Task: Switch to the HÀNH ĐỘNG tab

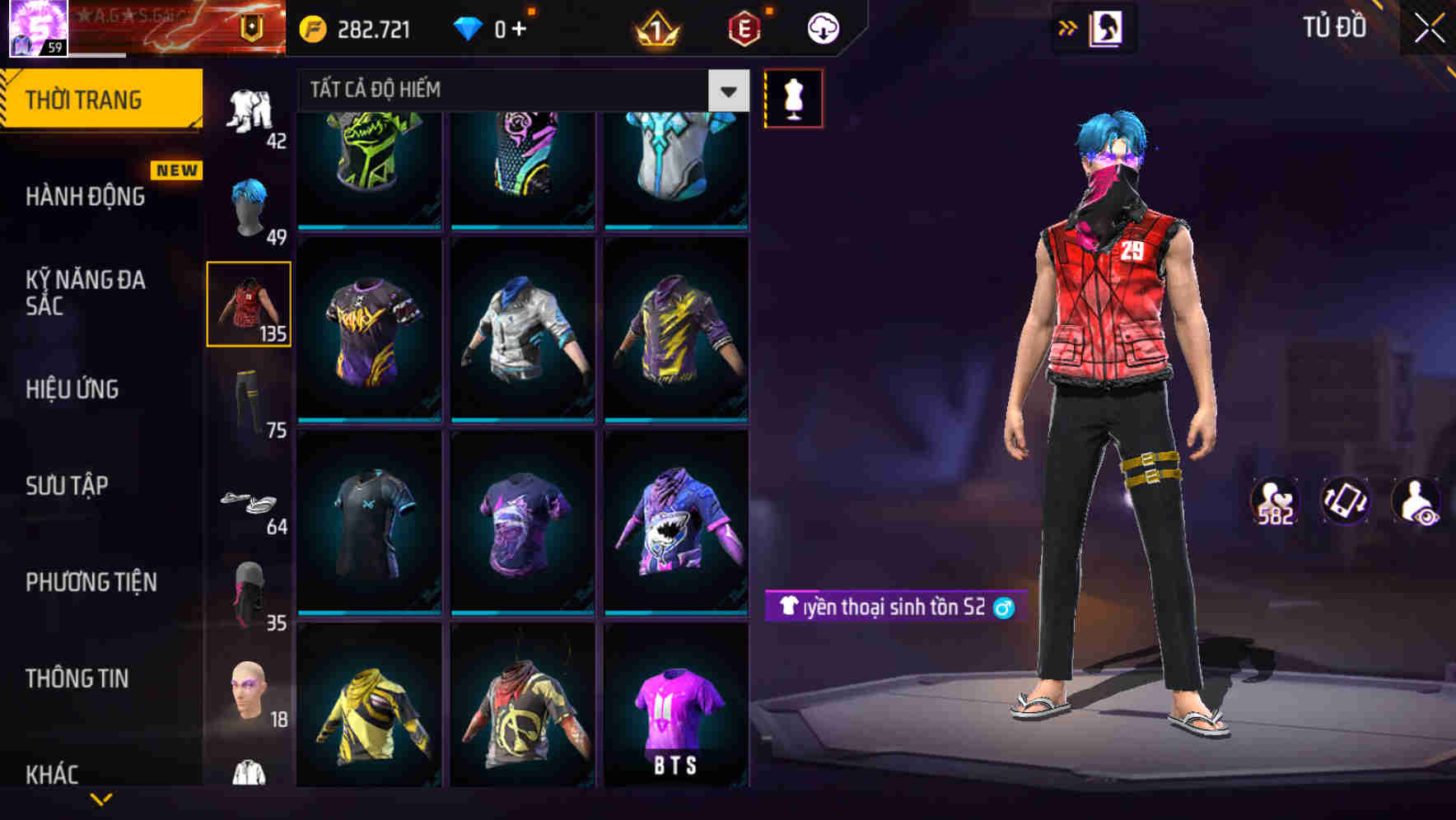Action: click(87, 197)
